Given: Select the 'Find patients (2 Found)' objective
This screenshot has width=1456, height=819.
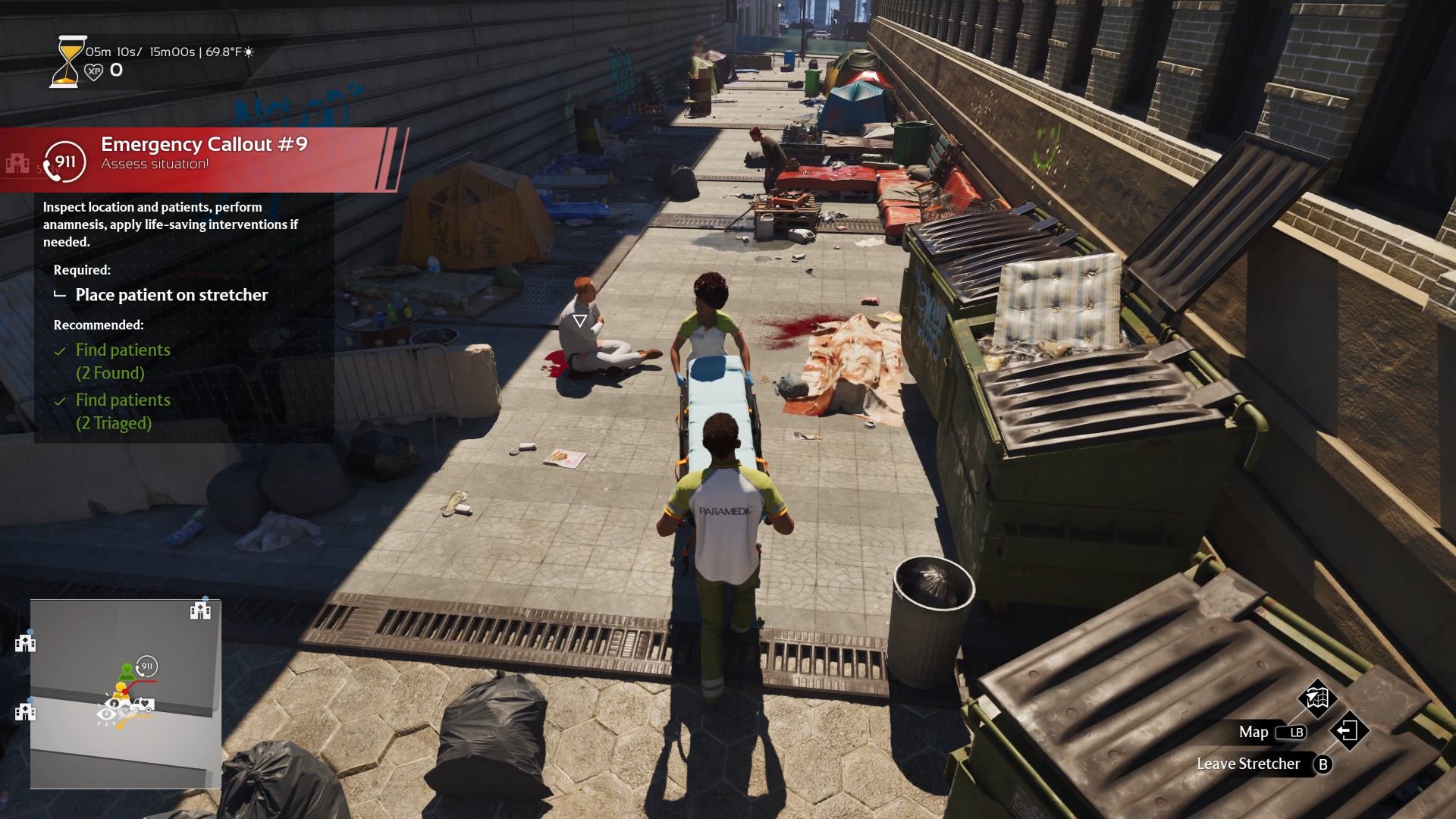Looking at the screenshot, I should click(123, 361).
